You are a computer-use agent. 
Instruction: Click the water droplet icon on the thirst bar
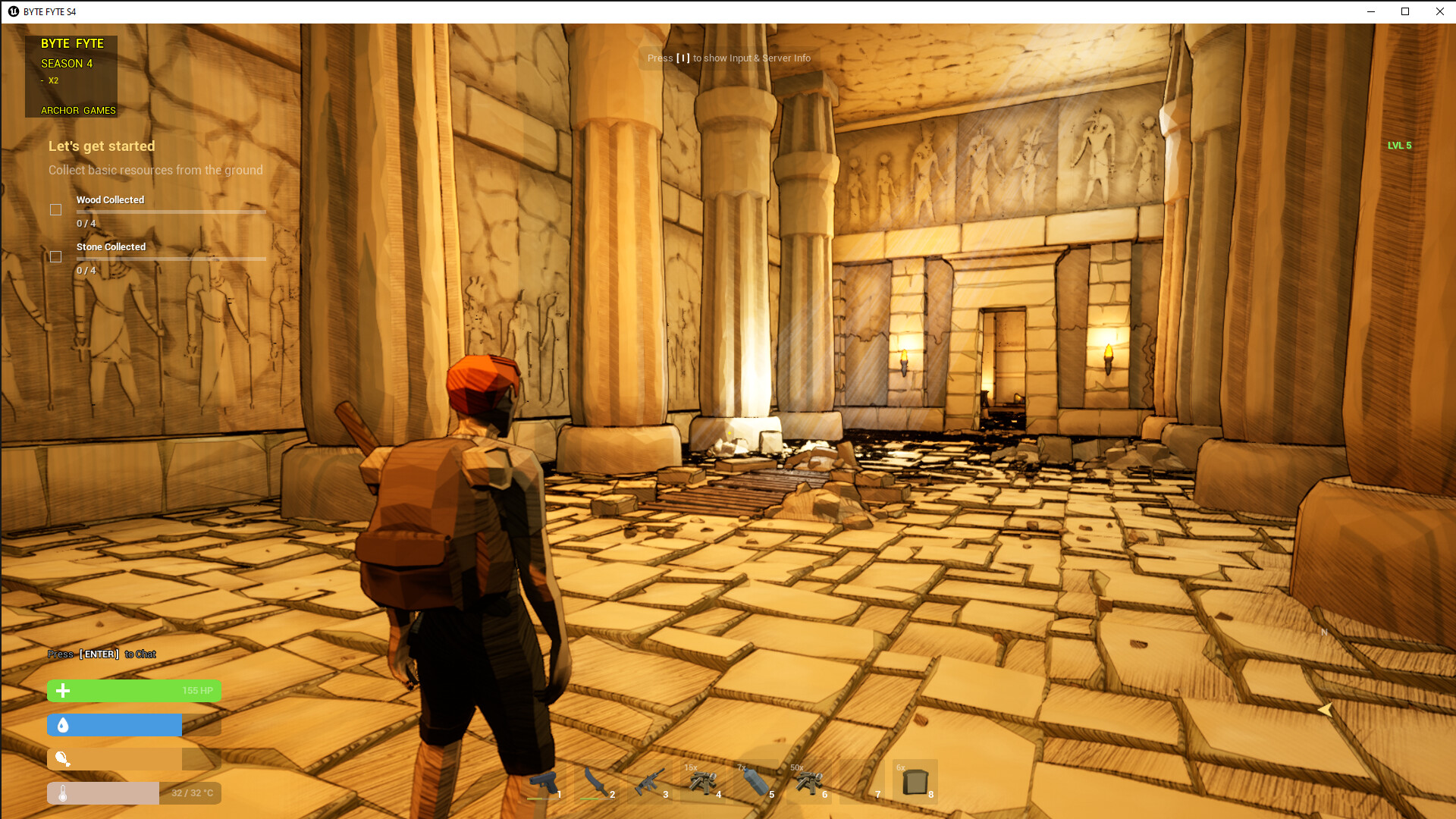63,725
